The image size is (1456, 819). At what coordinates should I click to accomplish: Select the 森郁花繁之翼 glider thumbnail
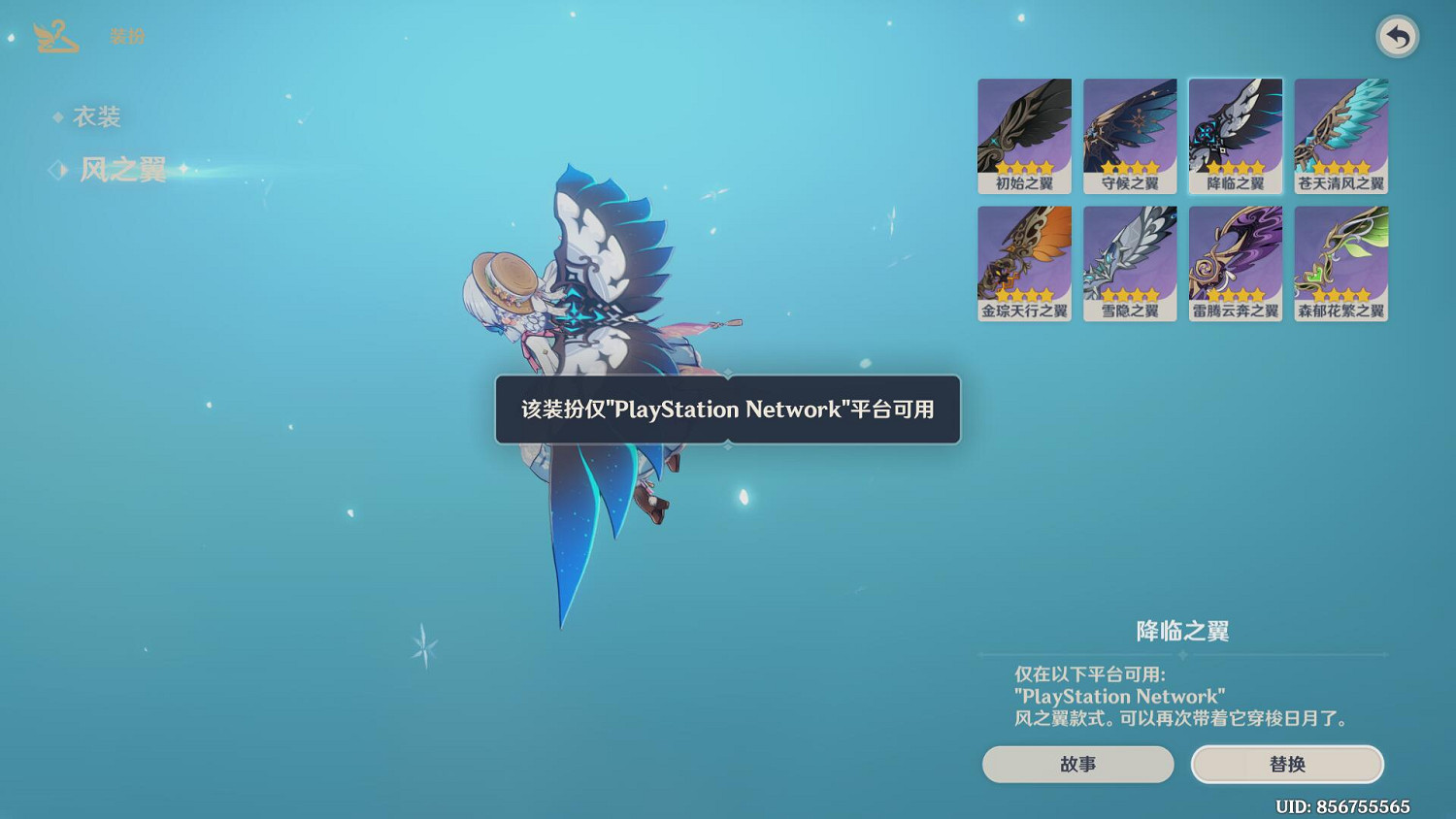1340,263
